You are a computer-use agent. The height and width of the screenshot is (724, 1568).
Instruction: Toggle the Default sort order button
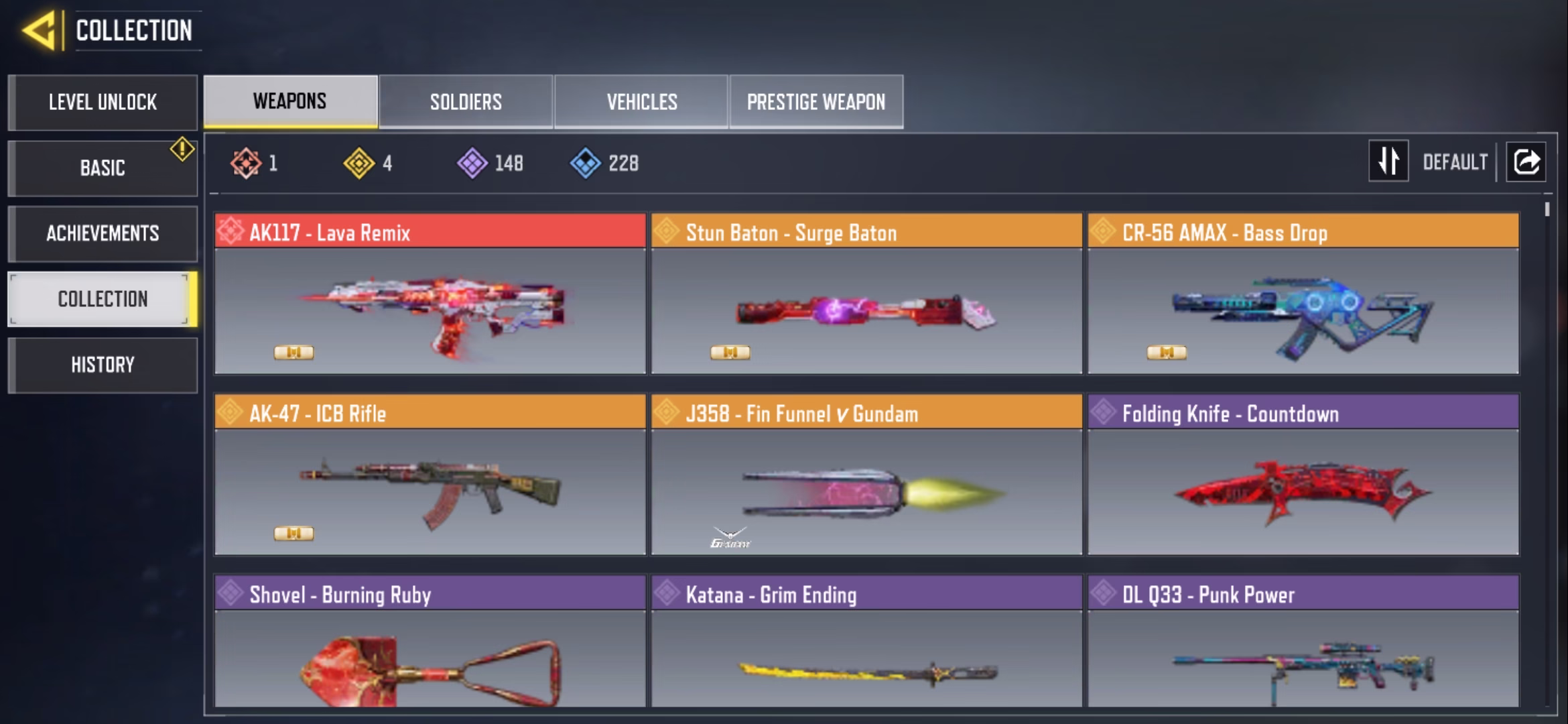pyautogui.click(x=1388, y=162)
